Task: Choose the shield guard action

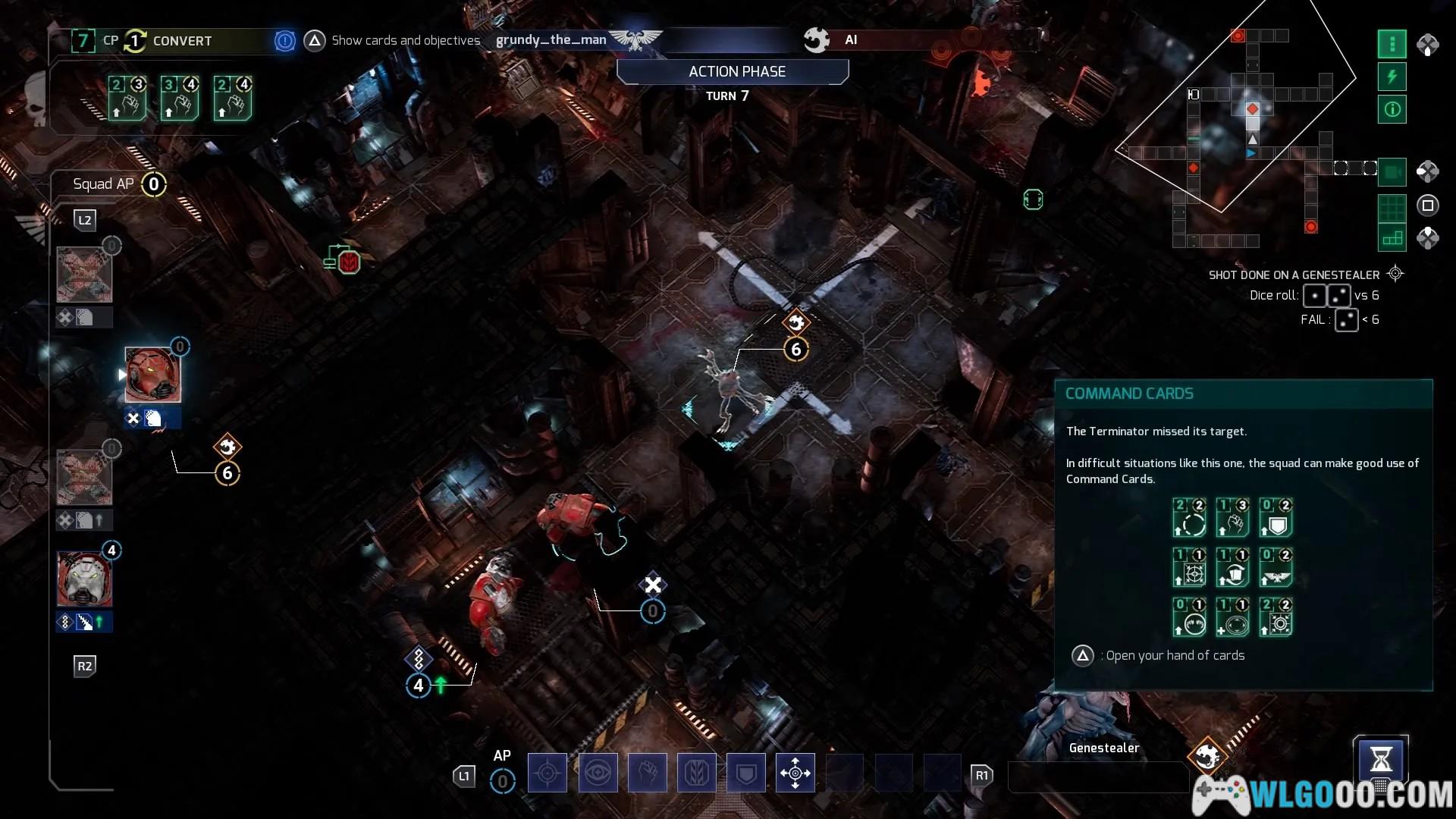Action: pos(746,773)
